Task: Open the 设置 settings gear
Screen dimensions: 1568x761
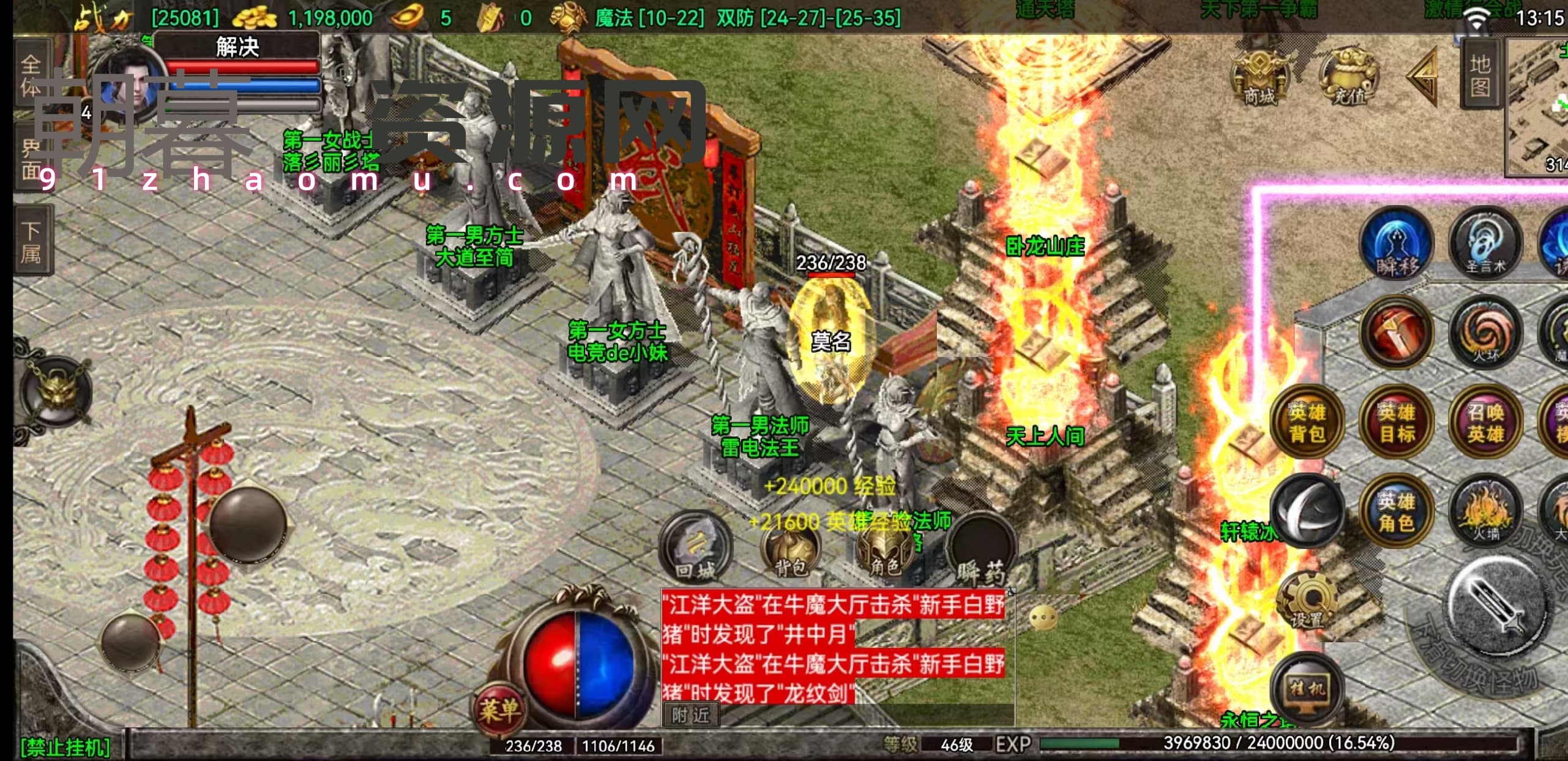Action: point(1307,601)
